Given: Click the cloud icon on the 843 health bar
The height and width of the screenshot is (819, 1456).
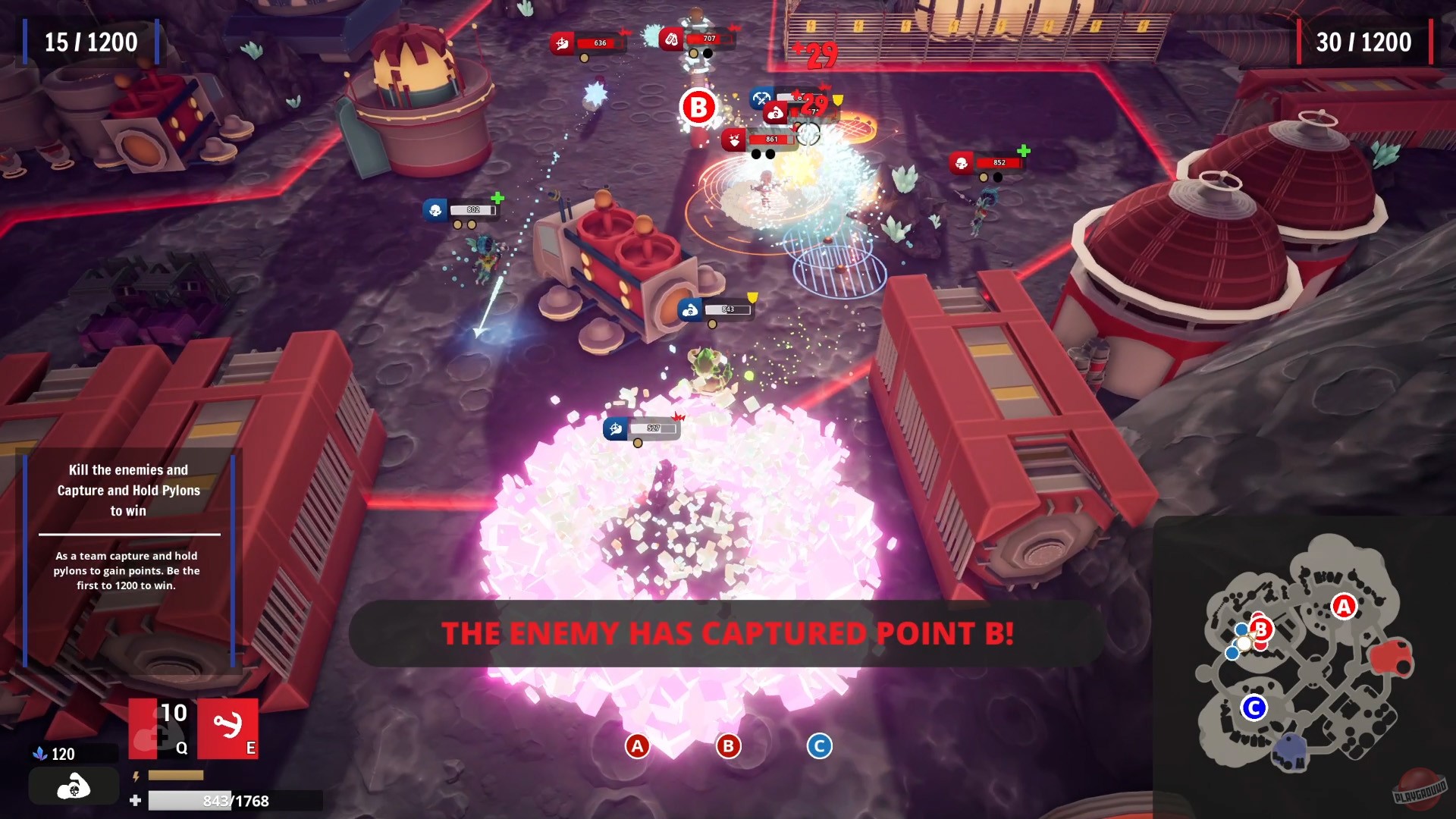Looking at the screenshot, I should 691,309.
